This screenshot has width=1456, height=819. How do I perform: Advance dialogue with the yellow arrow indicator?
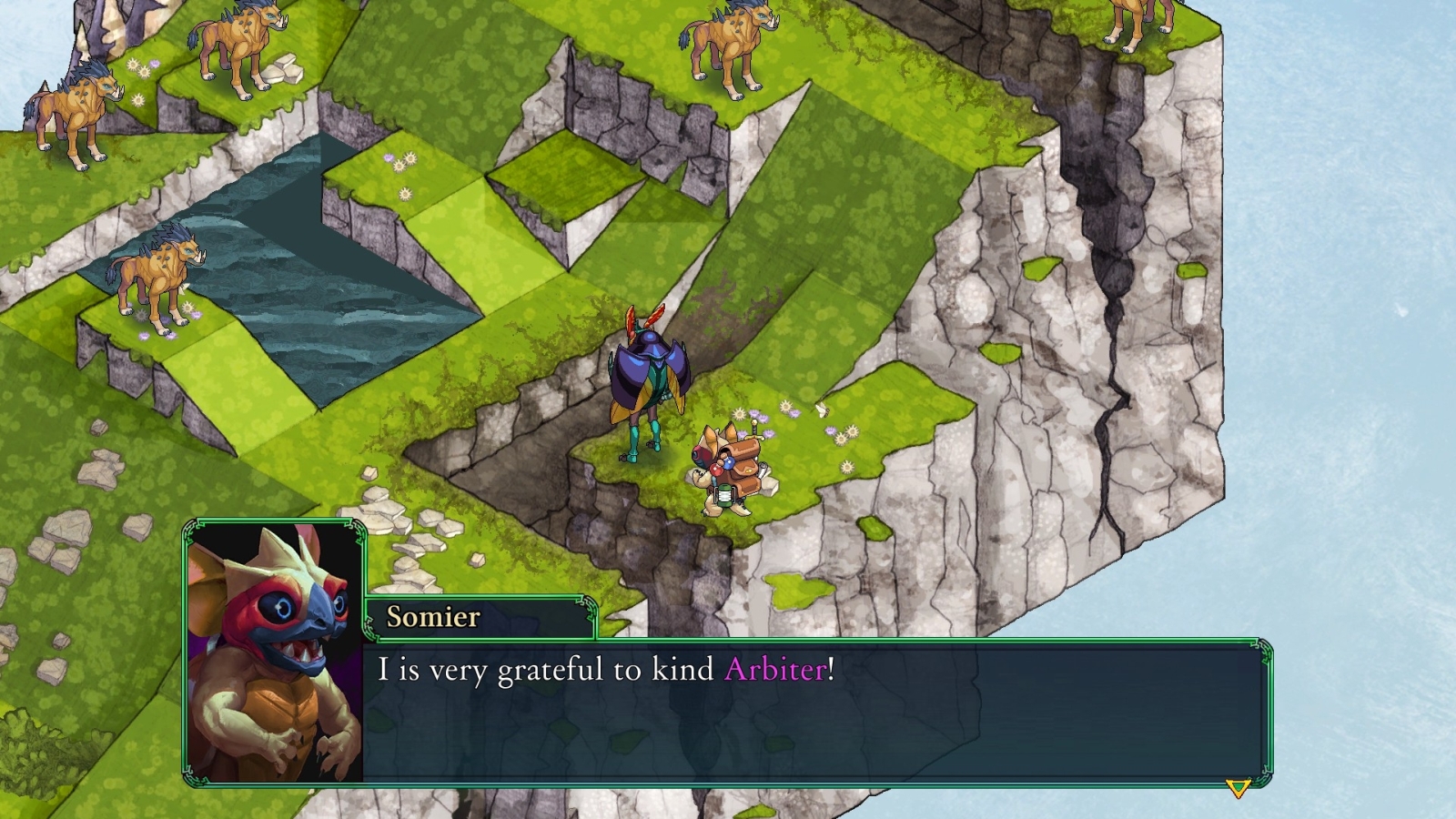(x=1237, y=788)
